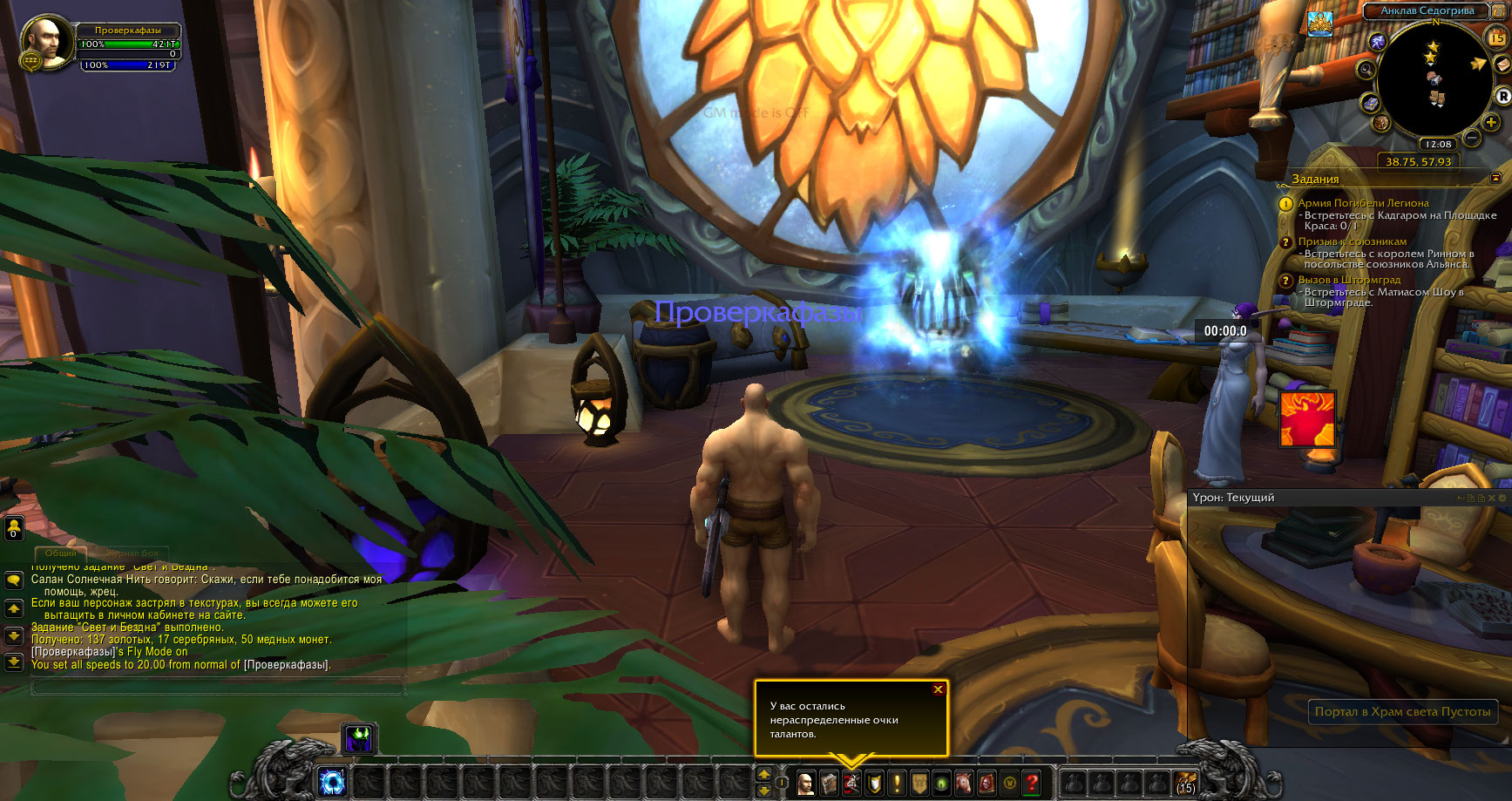This screenshot has width=1512, height=801.
Task: Open the spellbook micro button
Action: click(x=829, y=783)
